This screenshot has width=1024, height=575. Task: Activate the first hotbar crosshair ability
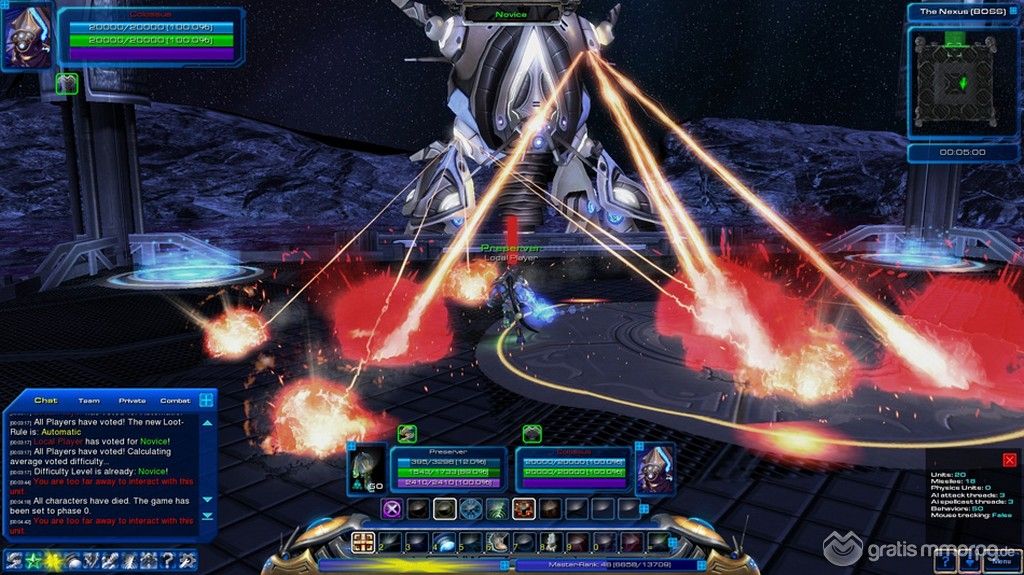point(364,542)
